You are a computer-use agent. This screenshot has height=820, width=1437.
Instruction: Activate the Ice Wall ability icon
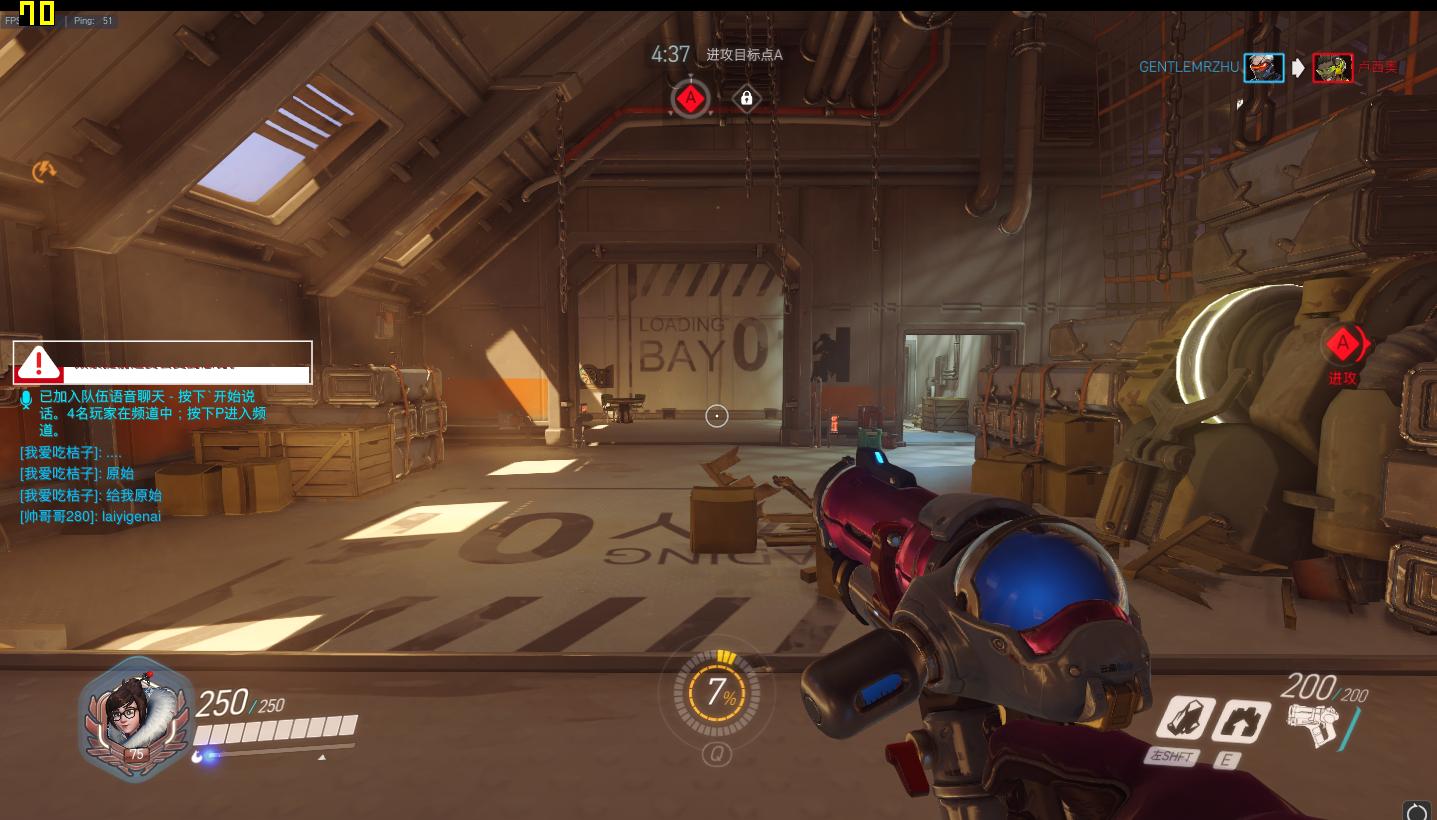tap(1240, 722)
